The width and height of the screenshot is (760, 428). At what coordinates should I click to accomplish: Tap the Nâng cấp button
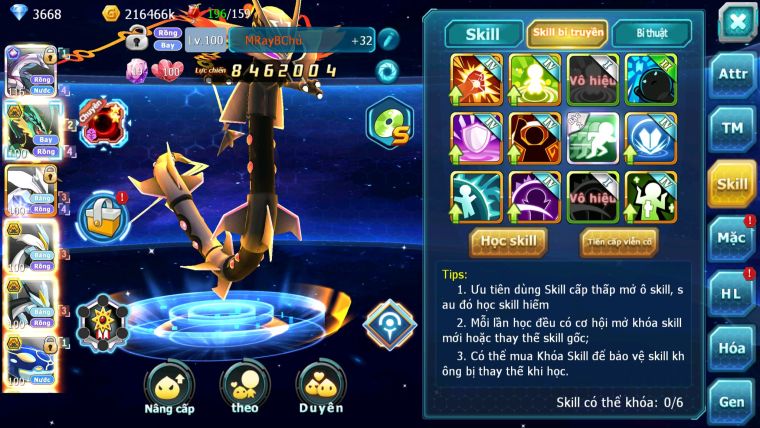[x=169, y=388]
